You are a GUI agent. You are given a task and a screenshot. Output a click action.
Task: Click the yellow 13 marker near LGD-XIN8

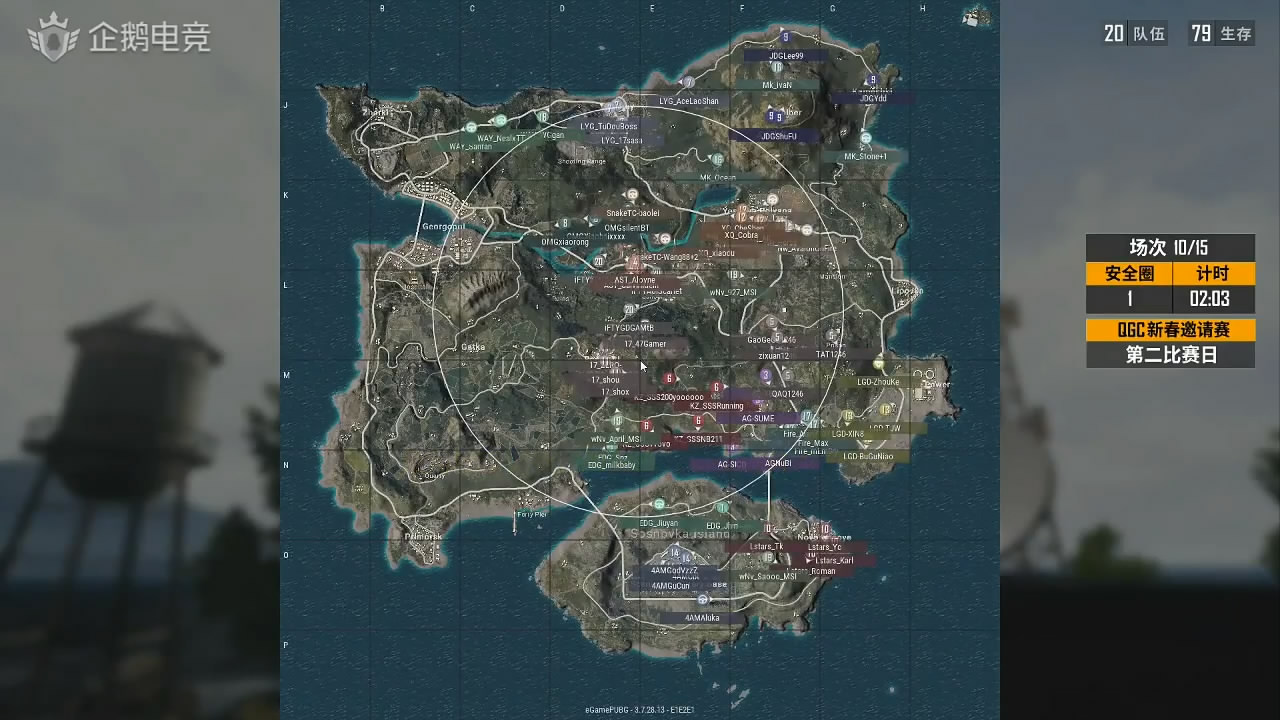tap(847, 414)
